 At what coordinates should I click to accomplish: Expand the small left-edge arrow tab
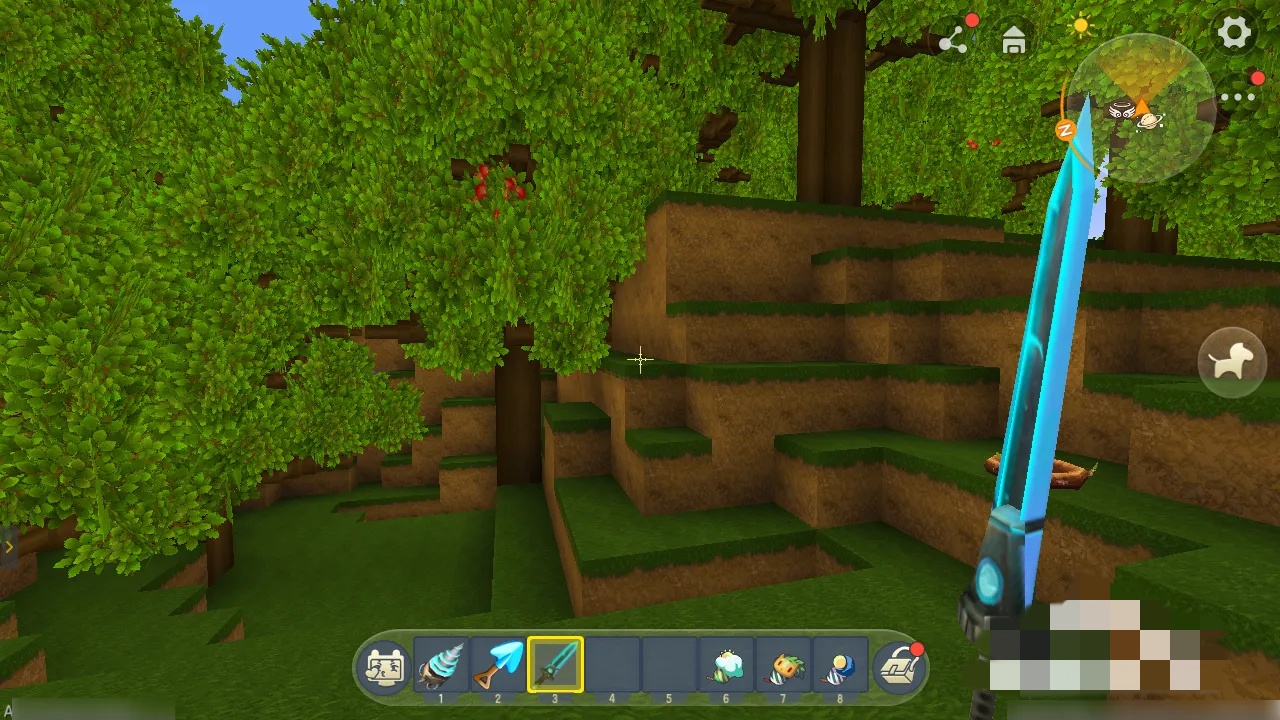8,547
